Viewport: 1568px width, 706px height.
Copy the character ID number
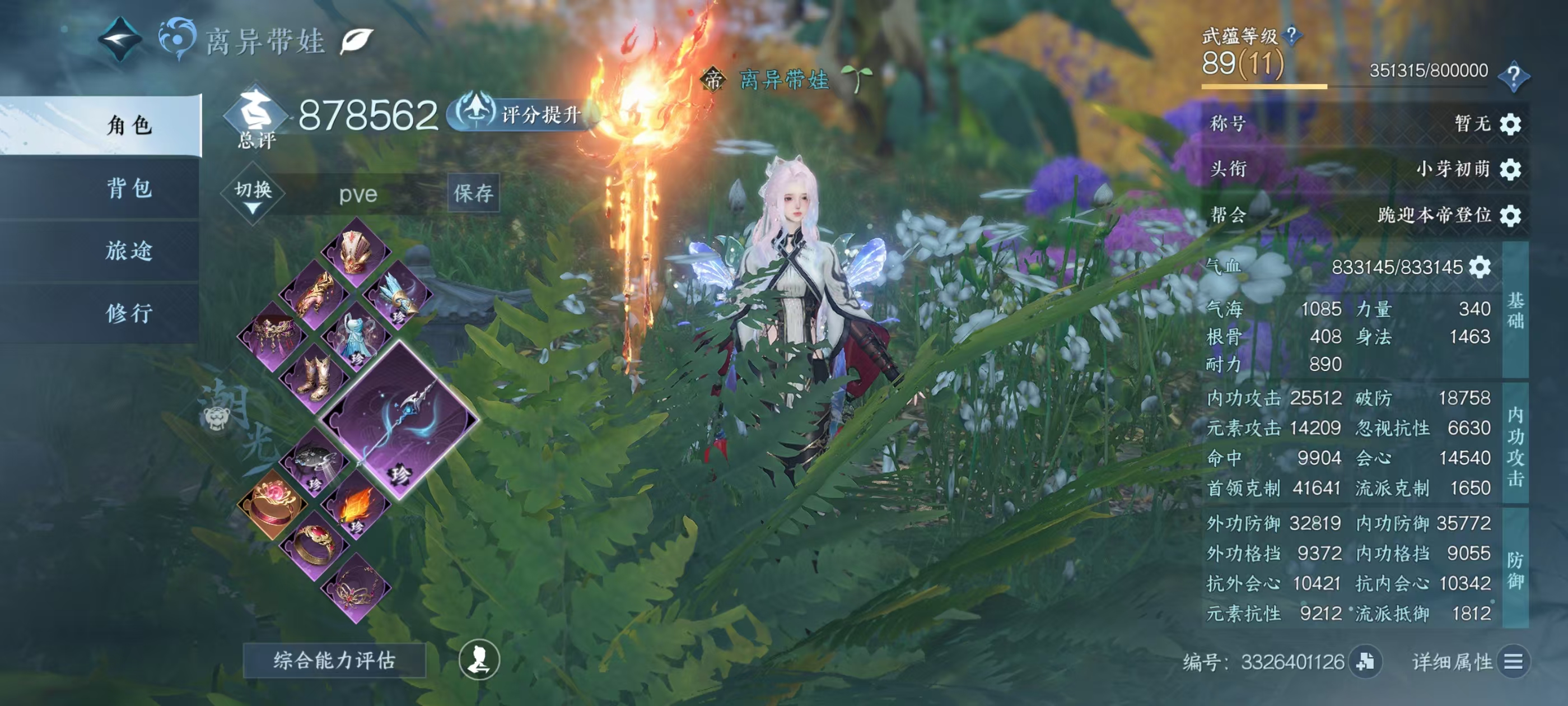[x=1365, y=662]
